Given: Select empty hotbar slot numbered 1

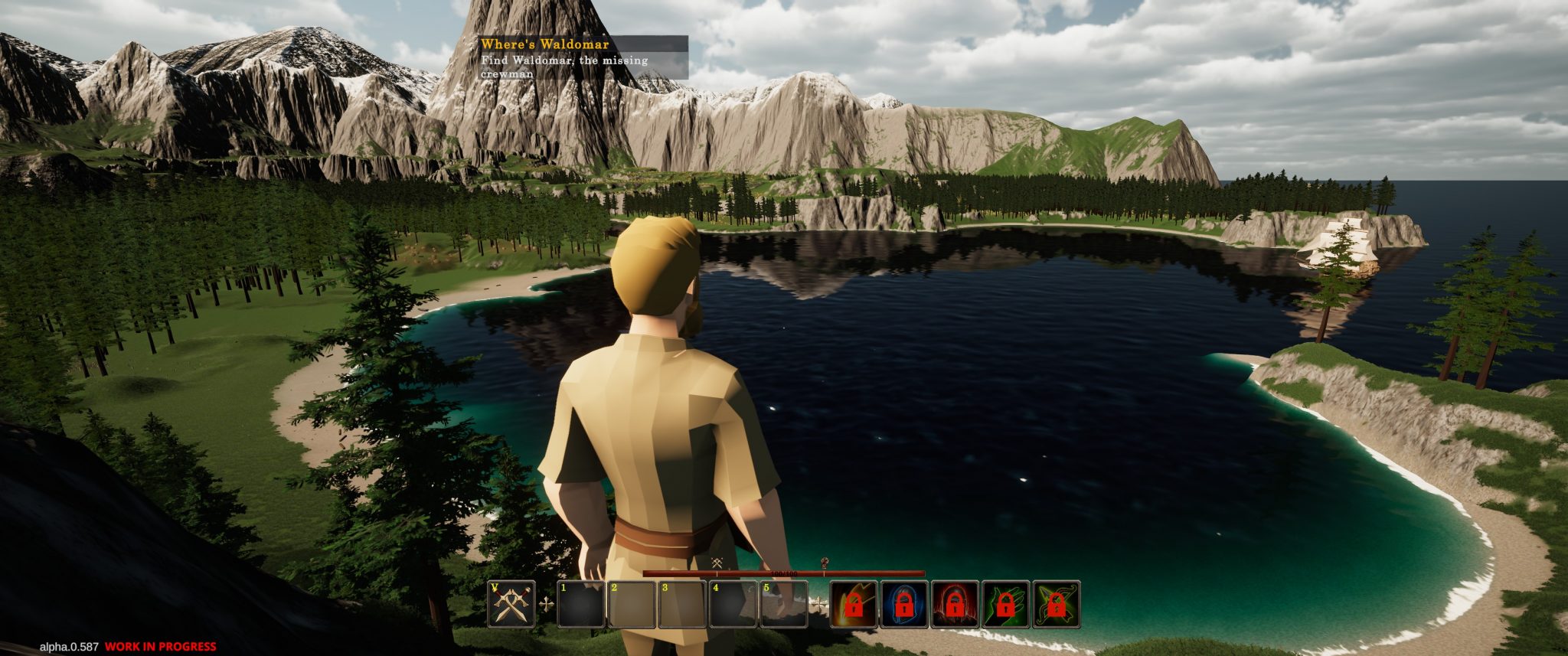Looking at the screenshot, I should [581, 605].
